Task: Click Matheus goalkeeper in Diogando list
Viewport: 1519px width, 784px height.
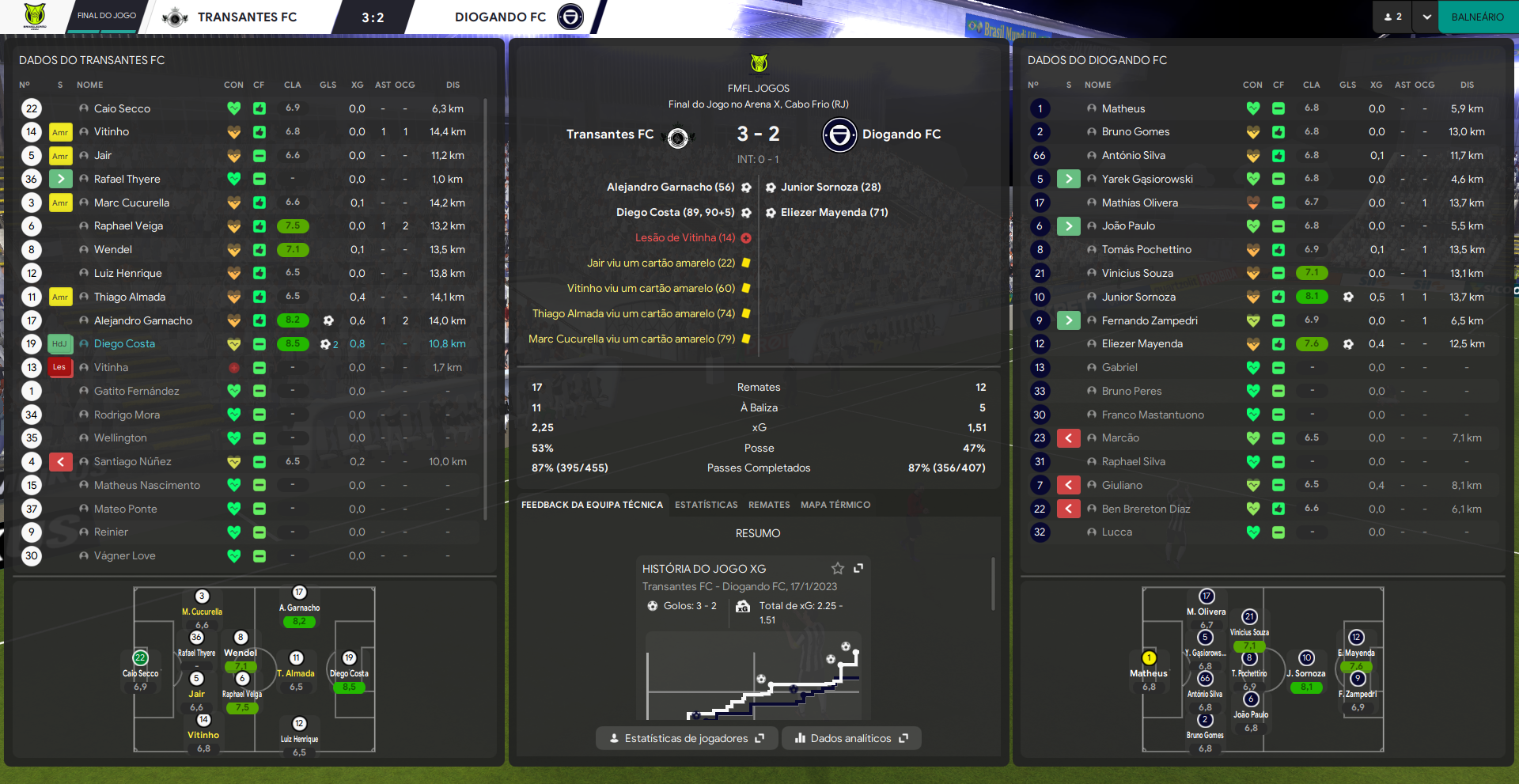Action: coord(1123,108)
